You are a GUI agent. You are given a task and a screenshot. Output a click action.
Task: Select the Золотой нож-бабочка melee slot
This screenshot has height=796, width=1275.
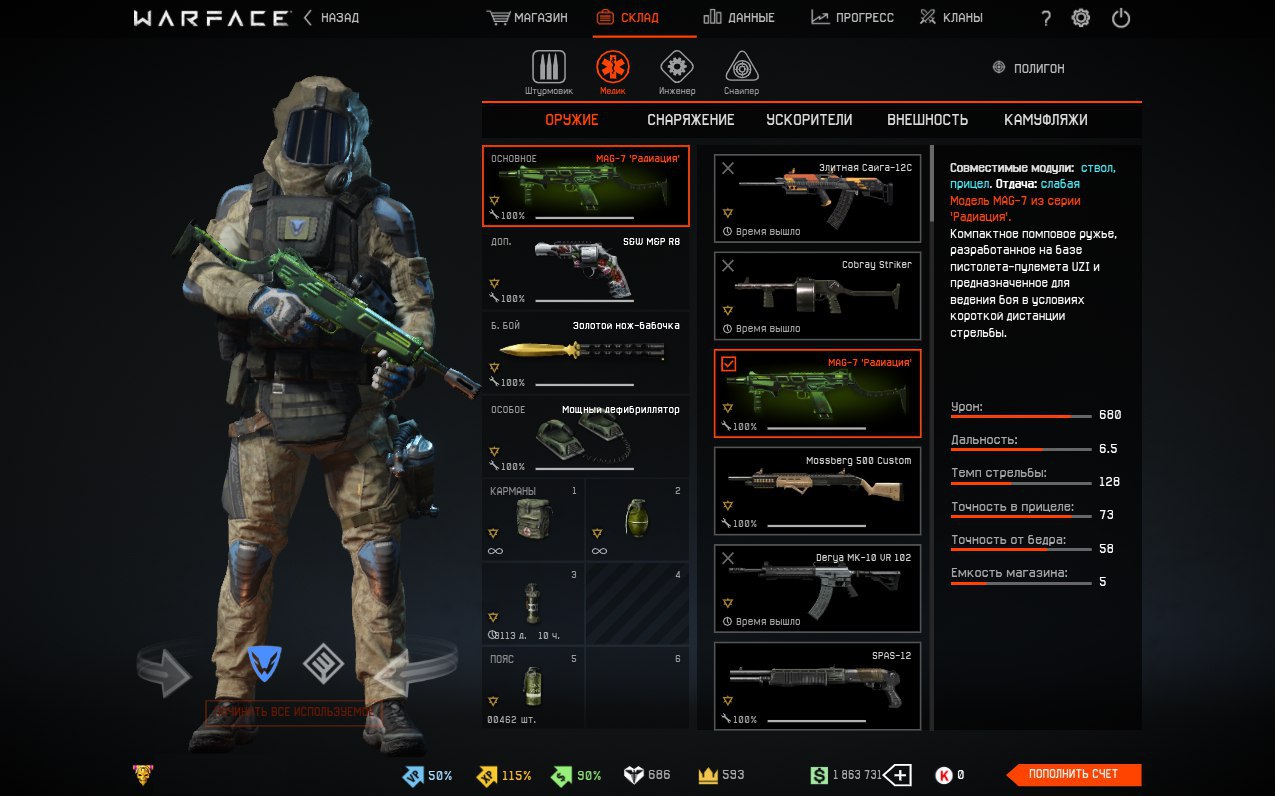(x=586, y=353)
